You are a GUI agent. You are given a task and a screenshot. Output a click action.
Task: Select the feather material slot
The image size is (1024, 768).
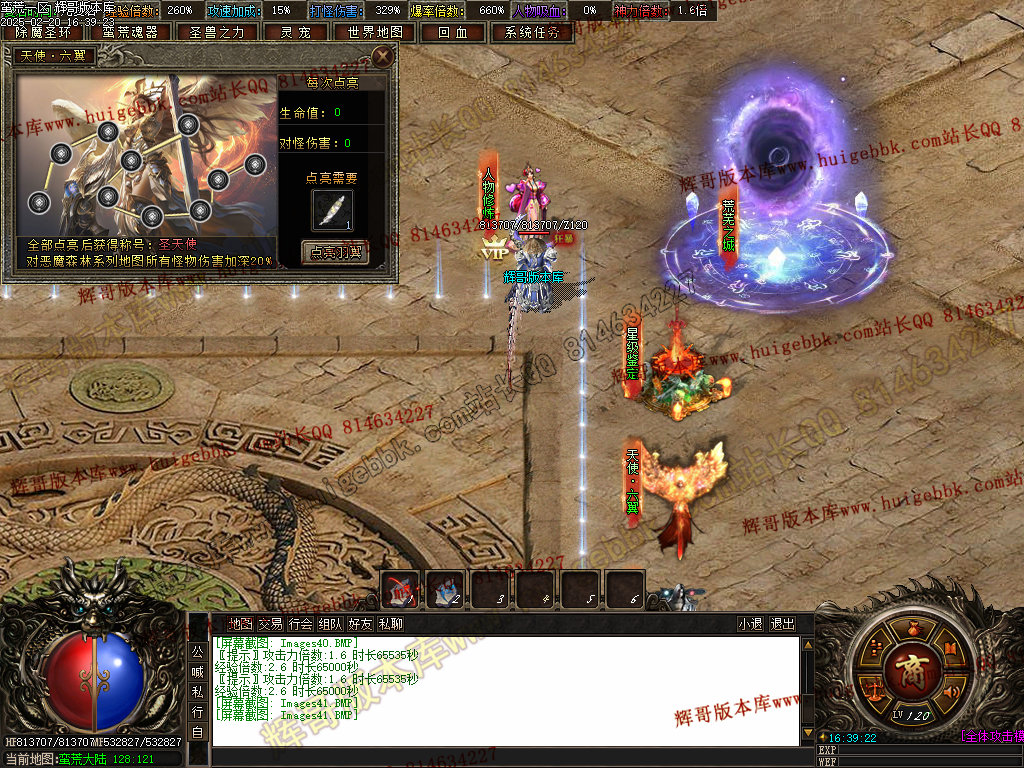[332, 210]
